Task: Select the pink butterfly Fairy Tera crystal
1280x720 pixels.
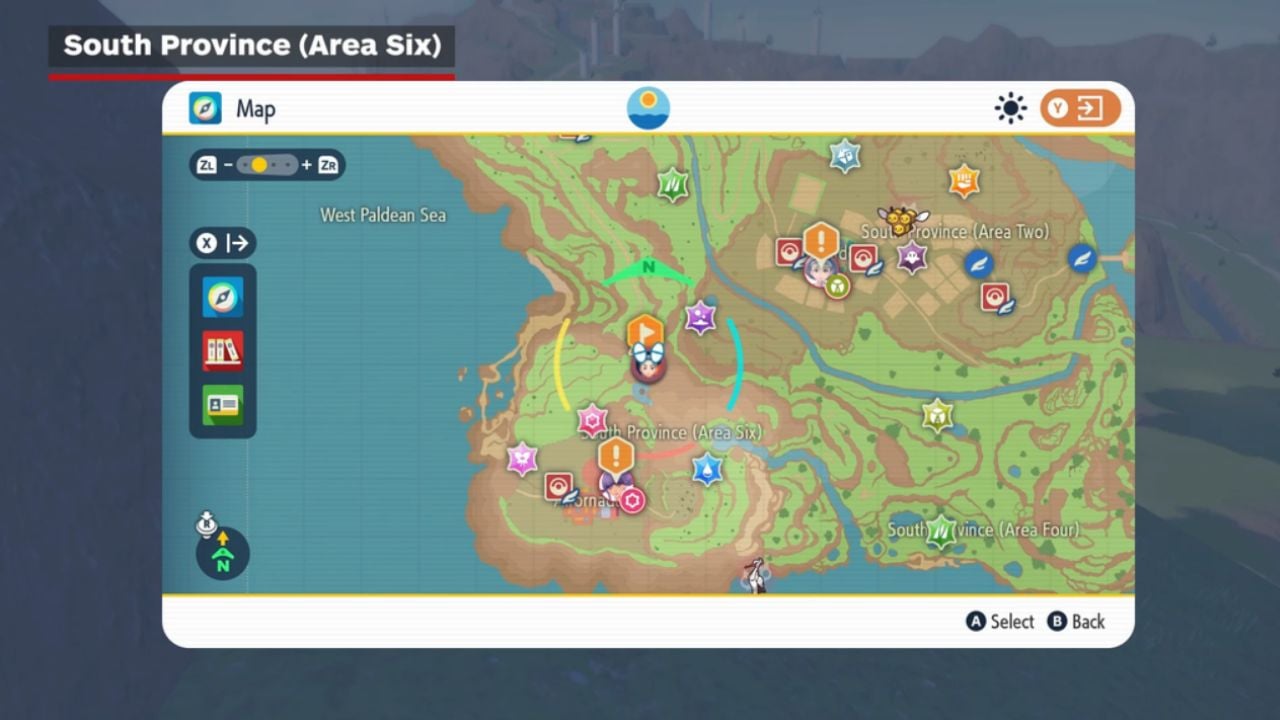Action: 522,459
